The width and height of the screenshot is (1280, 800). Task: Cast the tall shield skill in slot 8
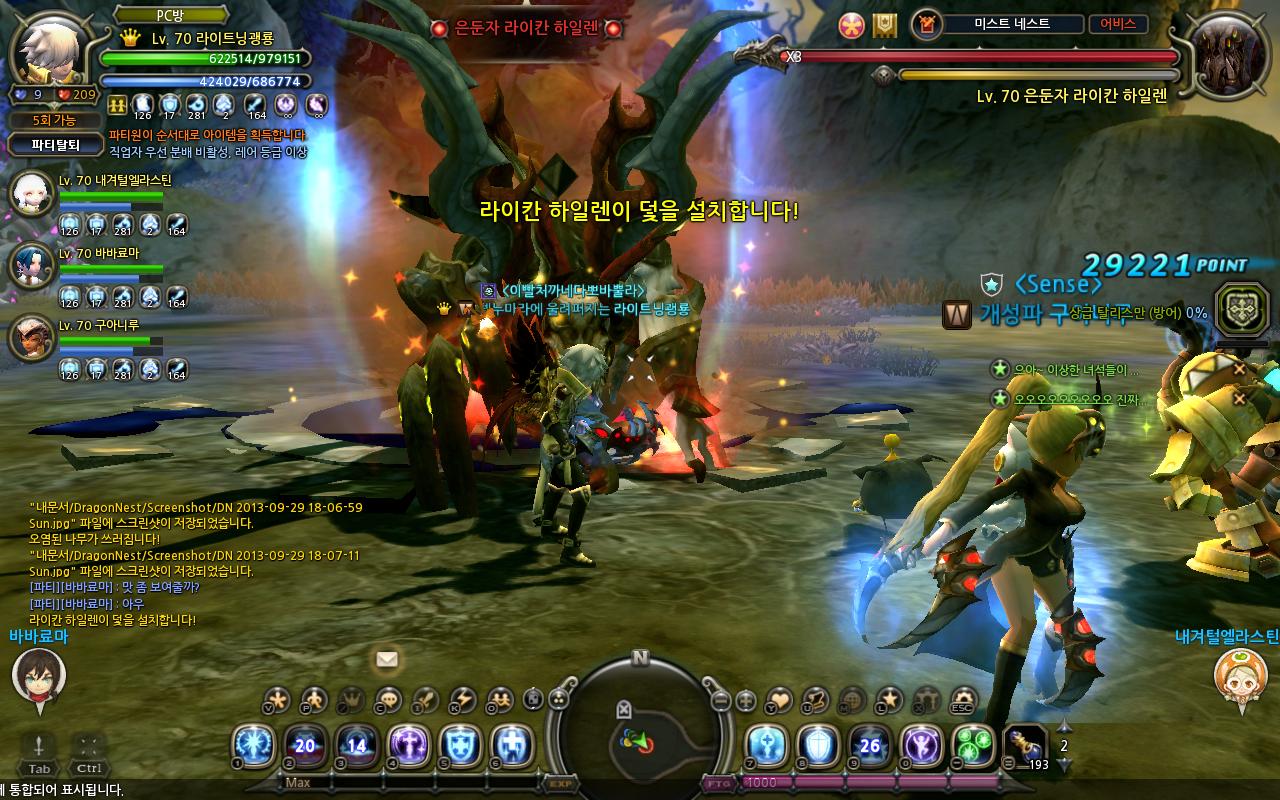[818, 746]
